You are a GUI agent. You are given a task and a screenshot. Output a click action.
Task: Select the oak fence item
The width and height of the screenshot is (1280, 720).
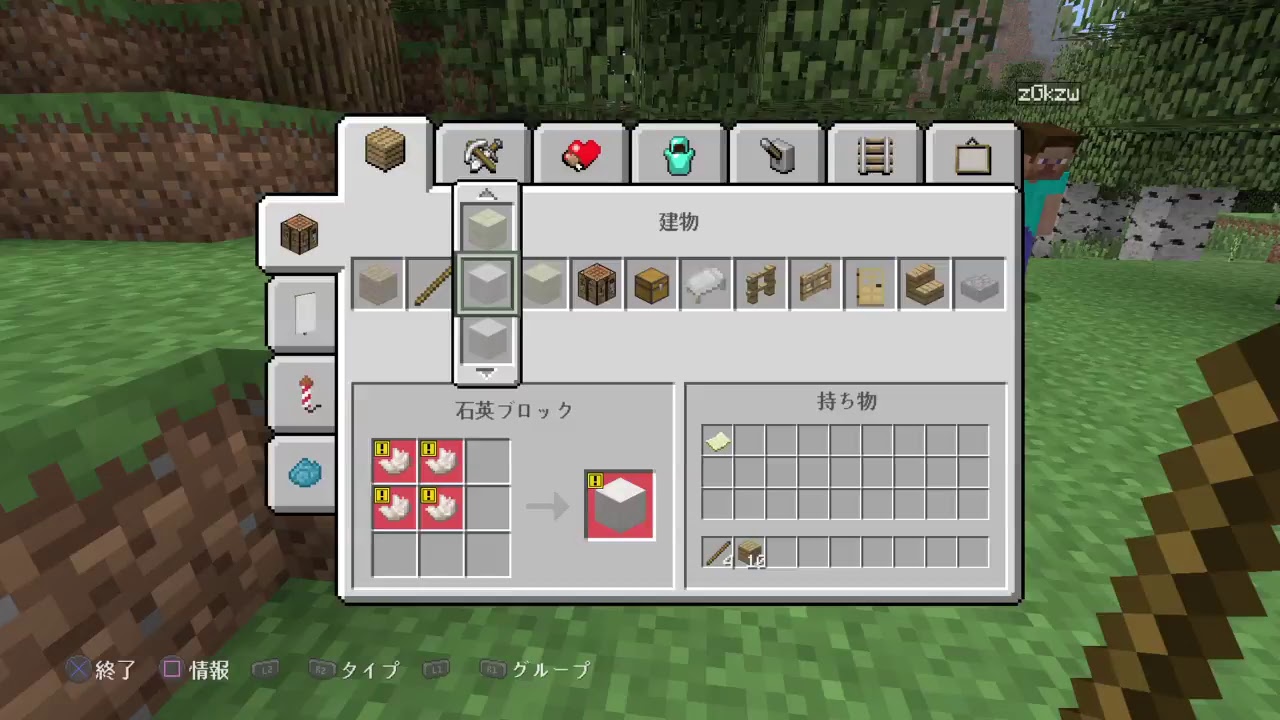tap(760, 284)
